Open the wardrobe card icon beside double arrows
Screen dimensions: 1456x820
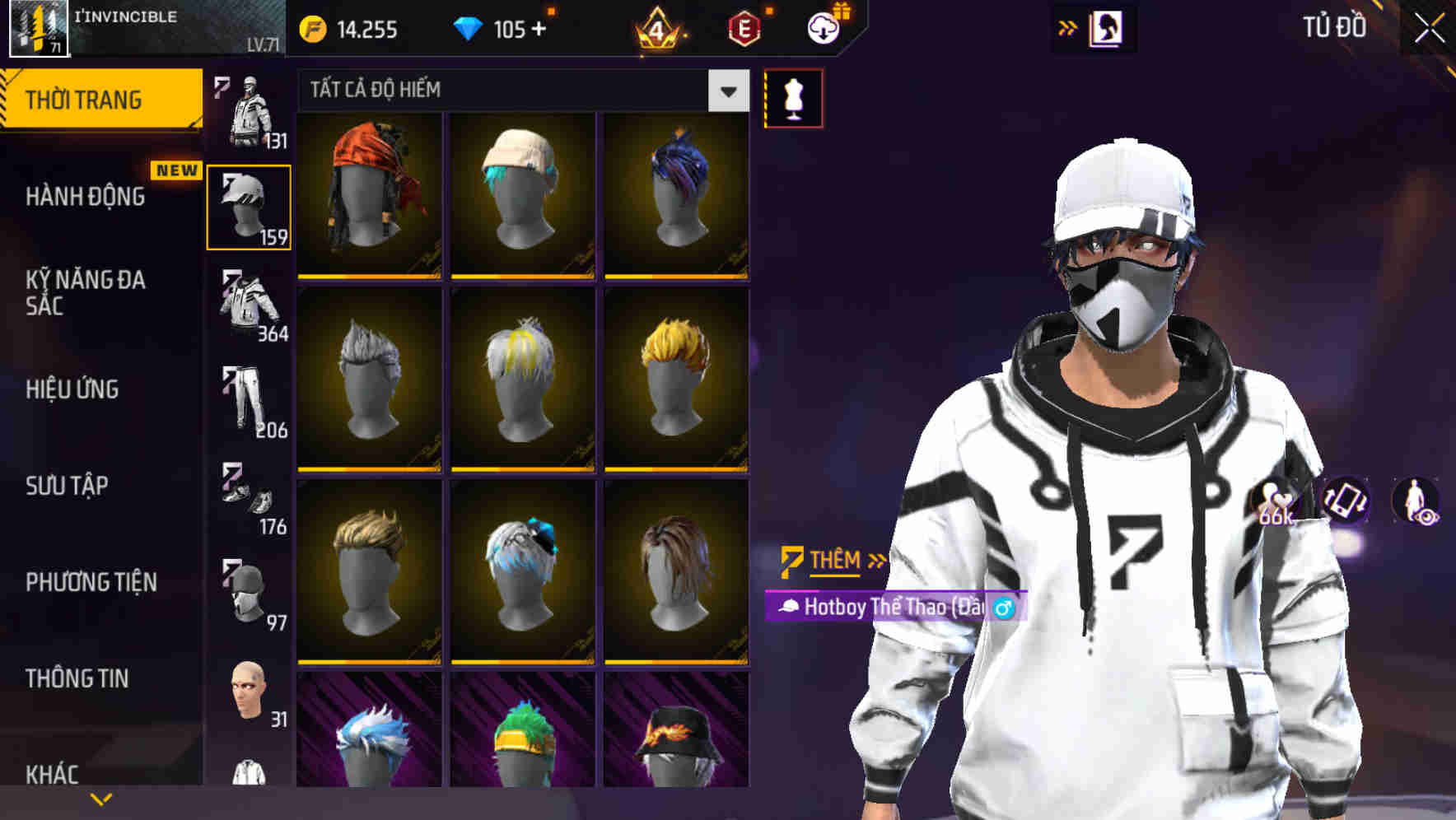pos(1108,27)
